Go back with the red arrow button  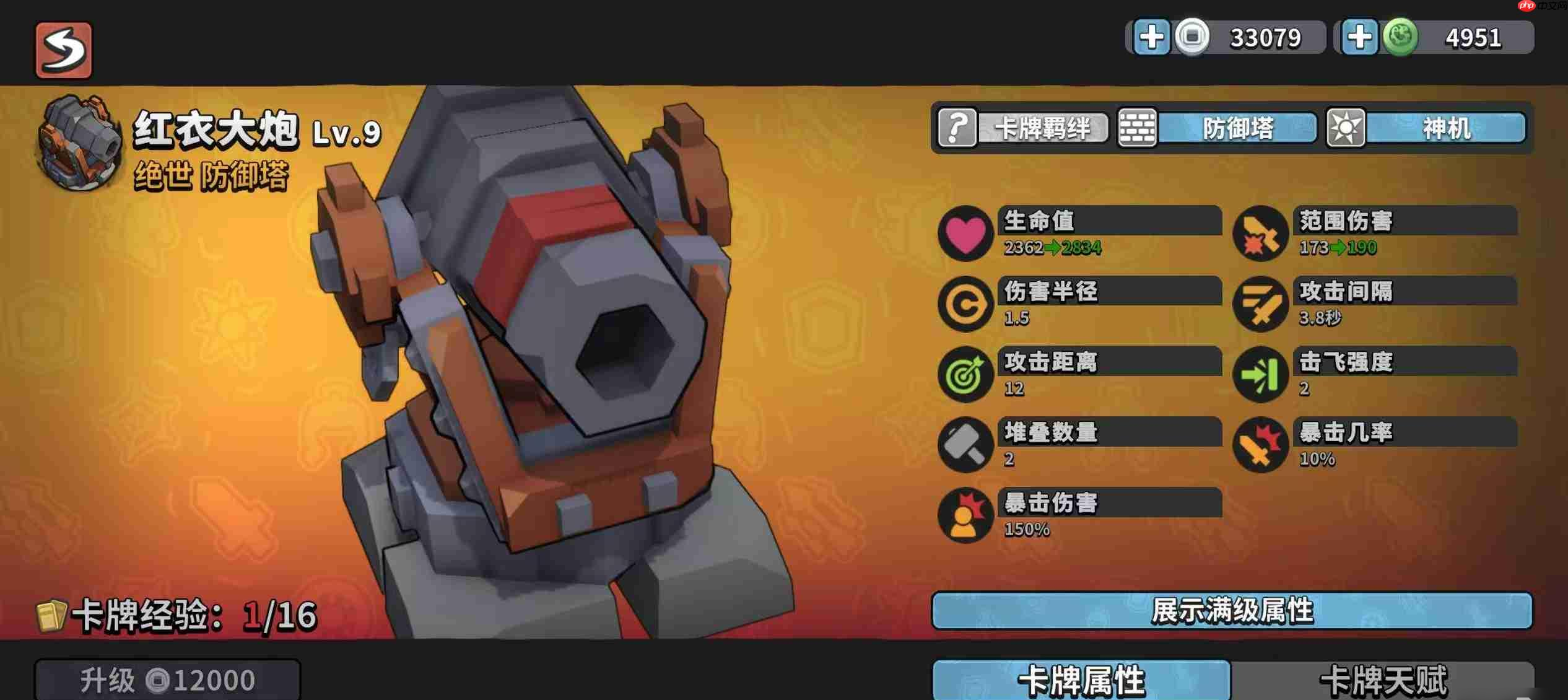point(63,50)
